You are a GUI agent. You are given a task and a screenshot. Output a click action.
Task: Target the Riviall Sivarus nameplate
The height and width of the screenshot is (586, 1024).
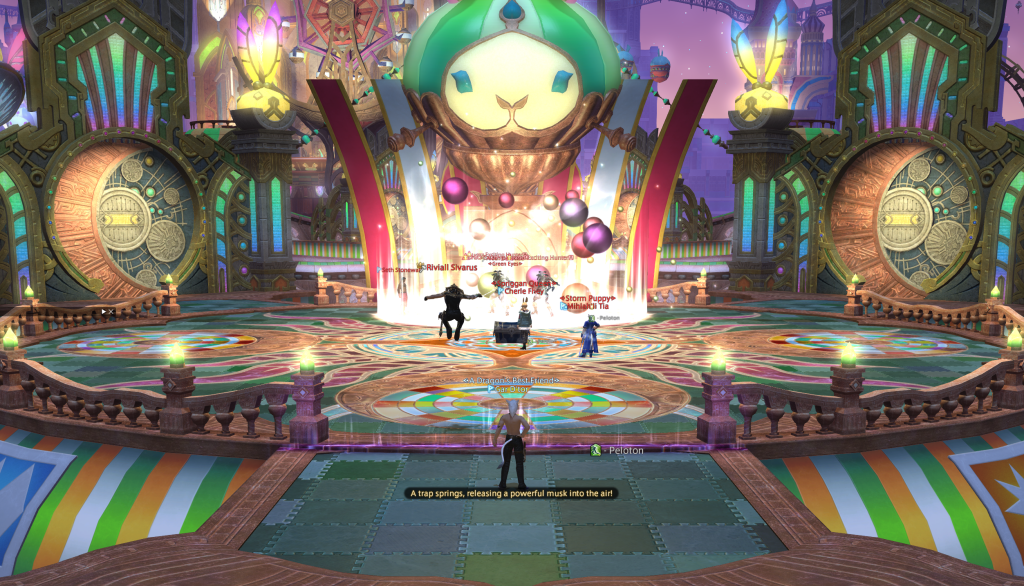[454, 267]
